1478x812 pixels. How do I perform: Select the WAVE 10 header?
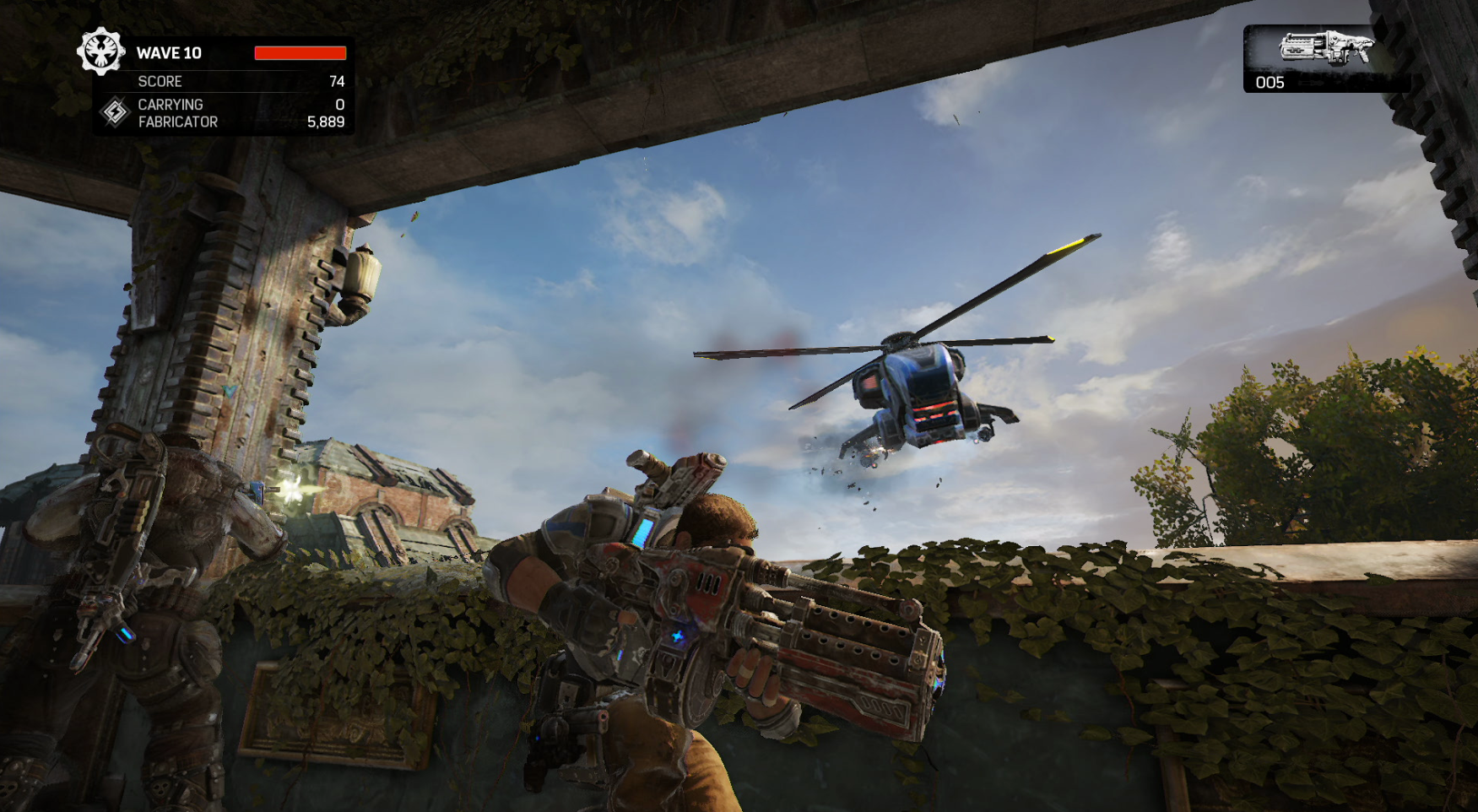click(169, 52)
